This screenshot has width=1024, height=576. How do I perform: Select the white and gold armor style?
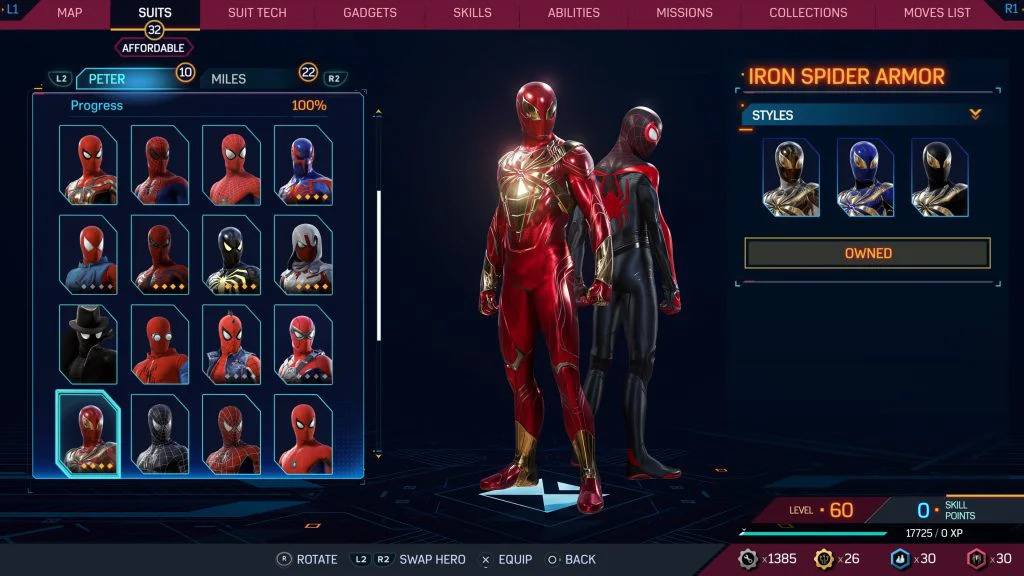pyautogui.click(x=791, y=177)
